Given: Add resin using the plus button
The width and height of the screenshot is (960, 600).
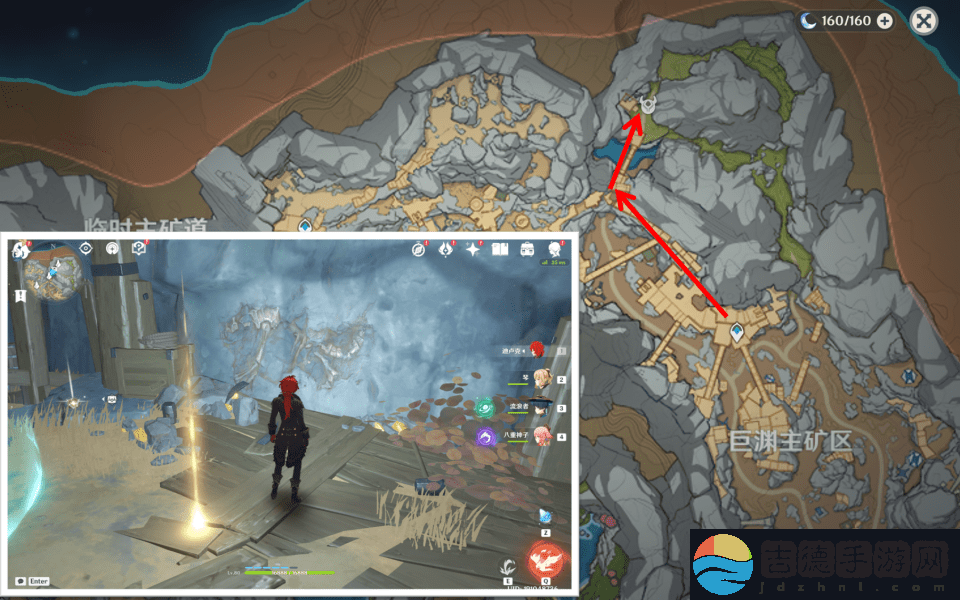Looking at the screenshot, I should pyautogui.click(x=884, y=20).
